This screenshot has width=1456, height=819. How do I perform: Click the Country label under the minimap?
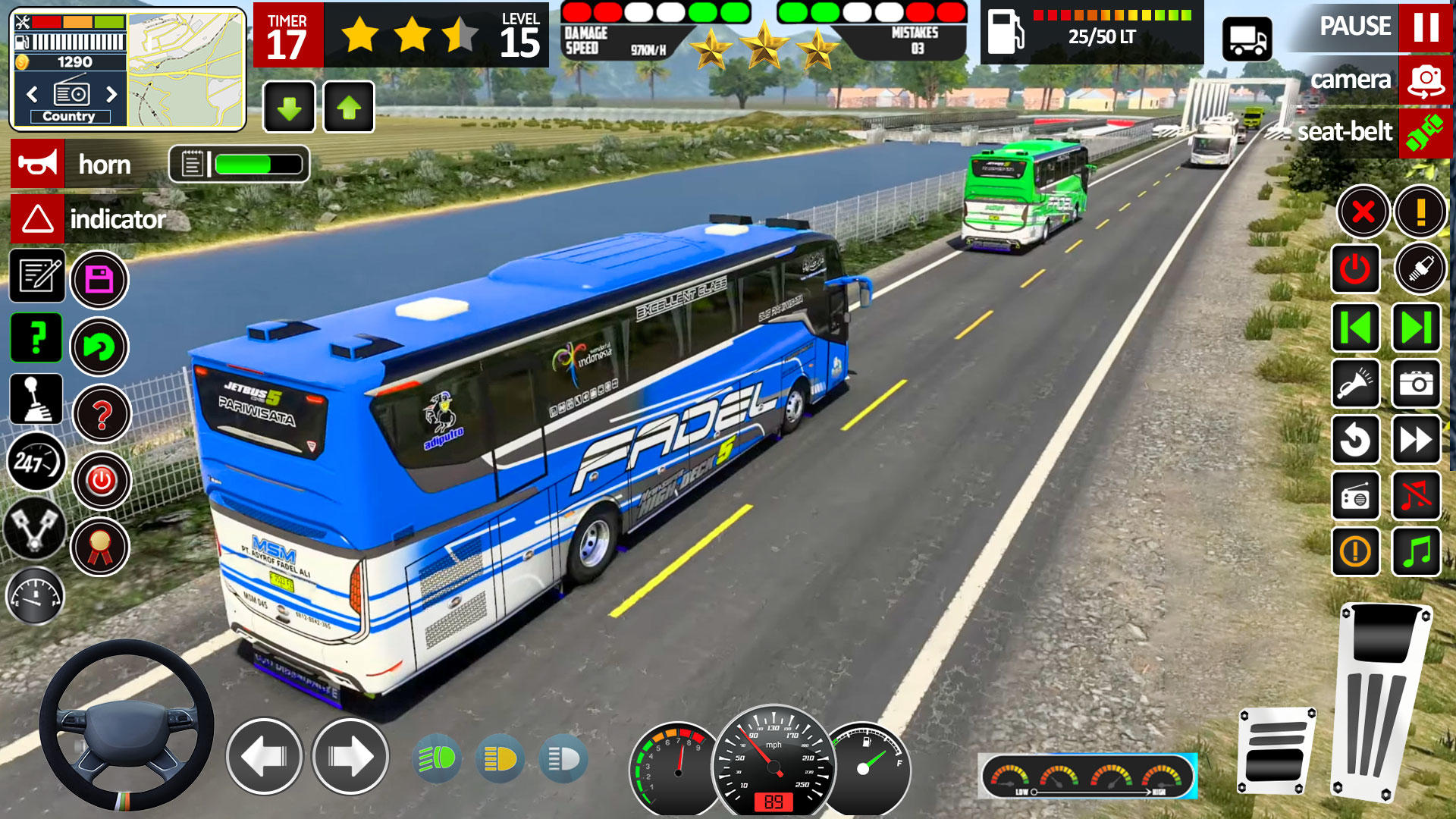(x=71, y=115)
